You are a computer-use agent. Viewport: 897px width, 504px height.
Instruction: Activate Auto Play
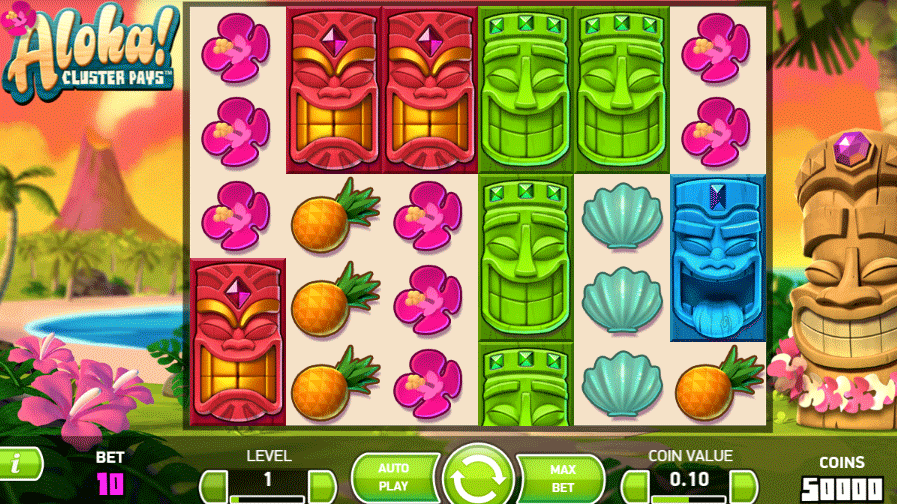tap(393, 476)
